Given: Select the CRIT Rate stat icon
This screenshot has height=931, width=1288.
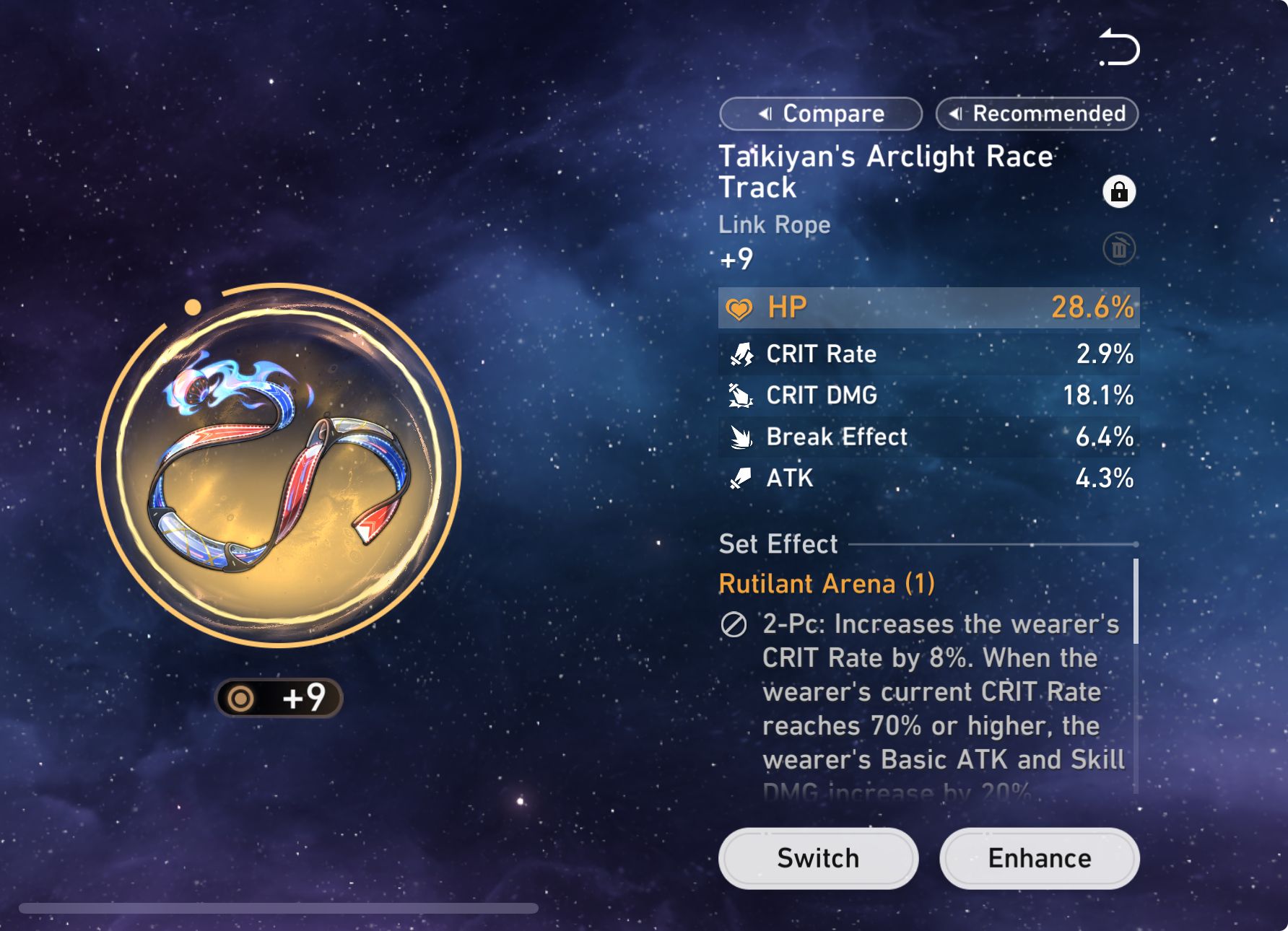Looking at the screenshot, I should 741,354.
